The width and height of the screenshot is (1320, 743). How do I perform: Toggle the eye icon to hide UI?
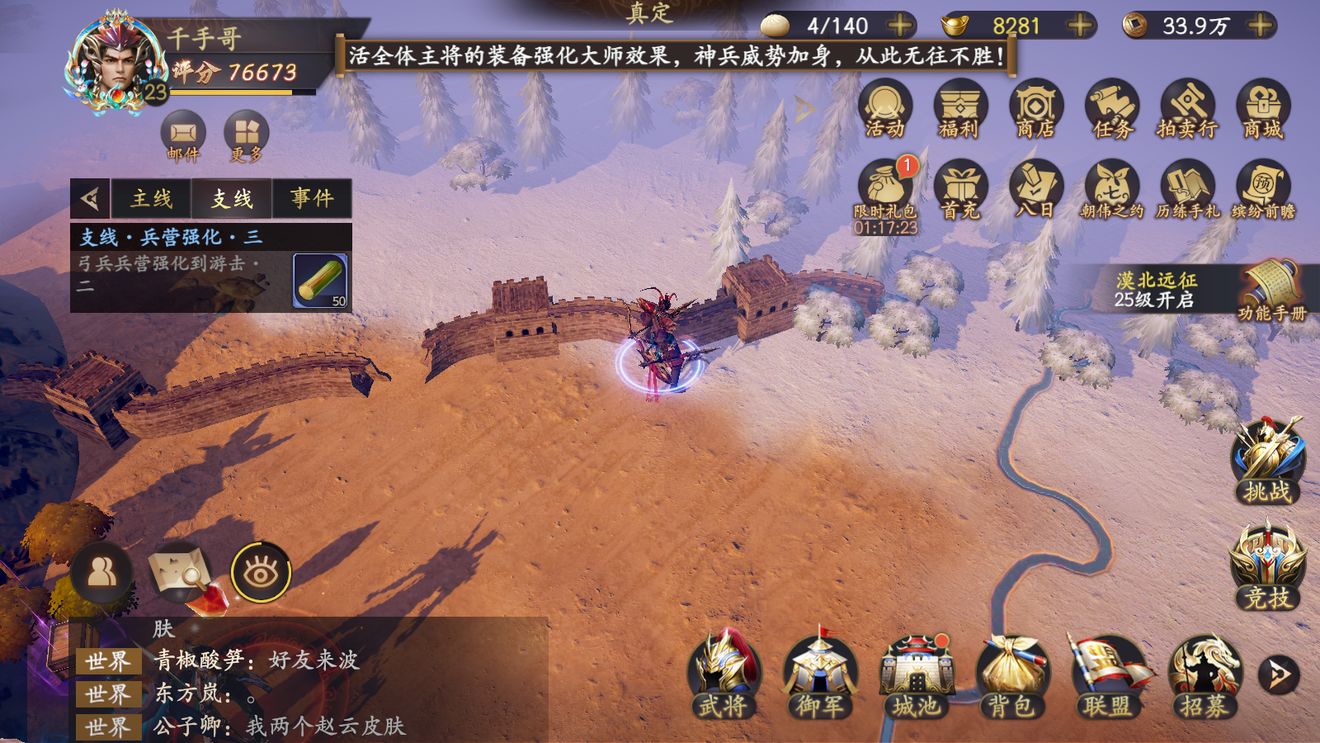[260, 573]
